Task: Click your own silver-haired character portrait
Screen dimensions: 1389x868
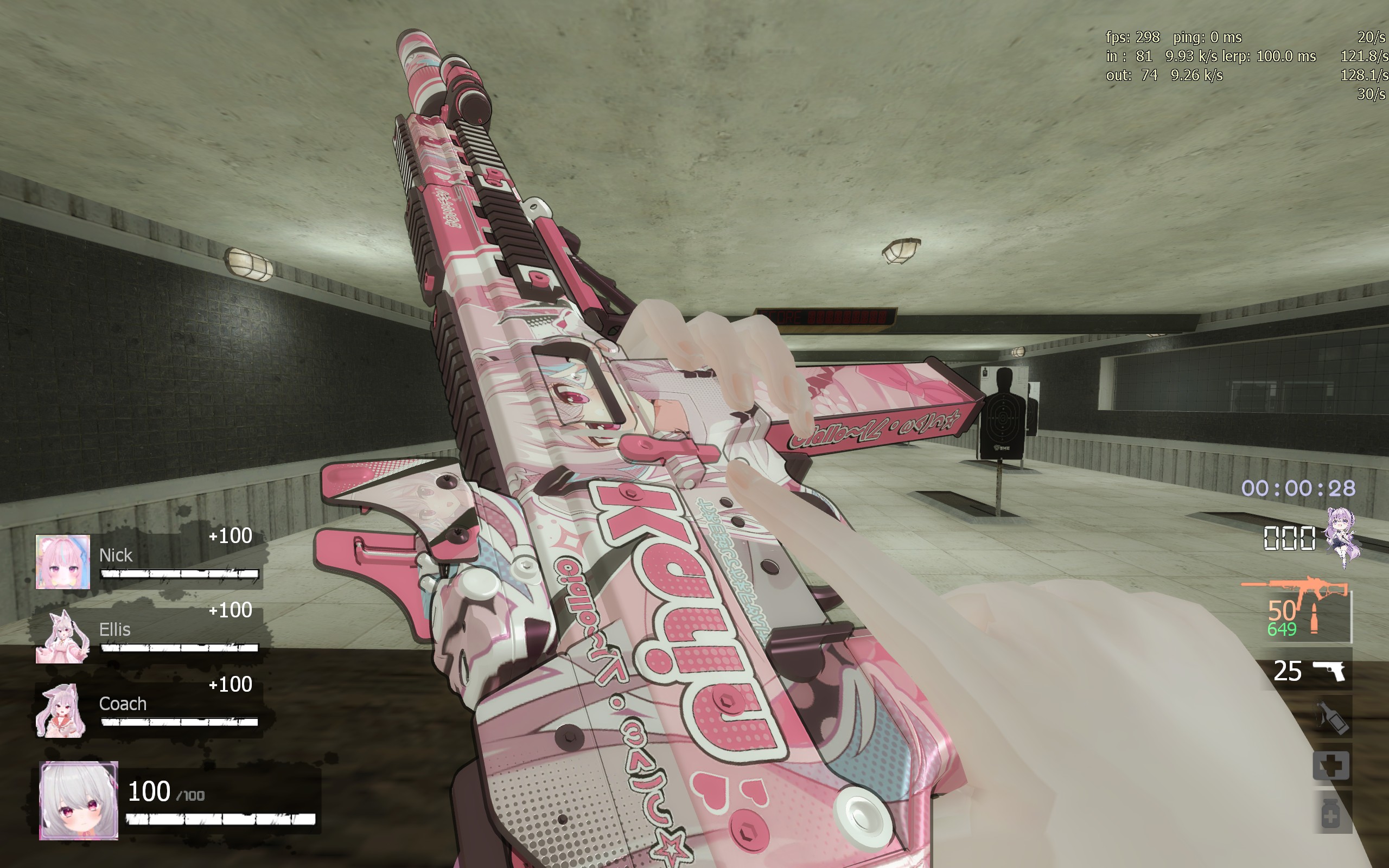Action: point(79,800)
